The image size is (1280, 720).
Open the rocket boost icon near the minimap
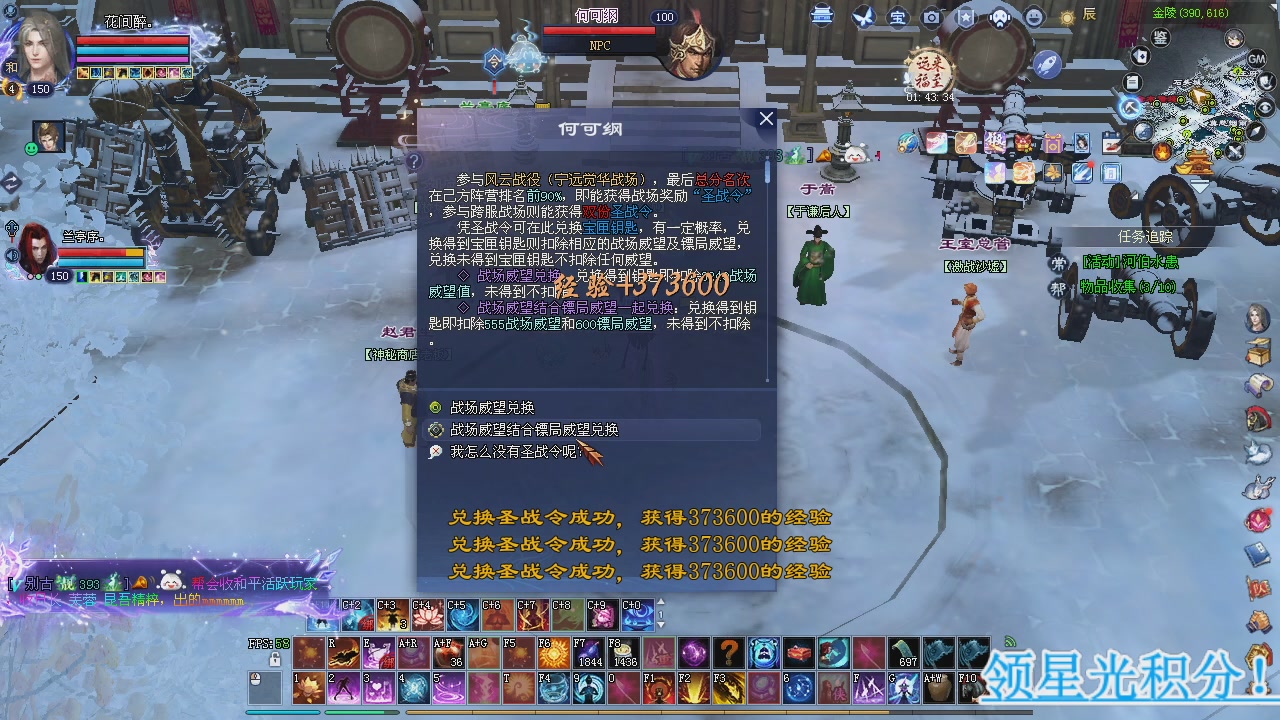pyautogui.click(x=1047, y=65)
